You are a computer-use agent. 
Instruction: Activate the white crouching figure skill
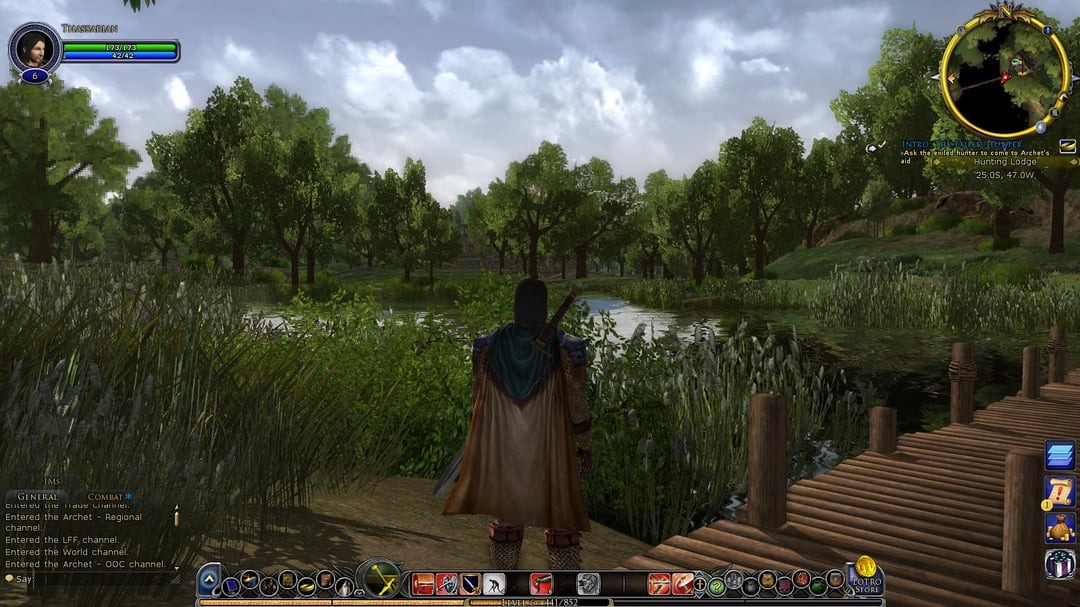(x=494, y=584)
